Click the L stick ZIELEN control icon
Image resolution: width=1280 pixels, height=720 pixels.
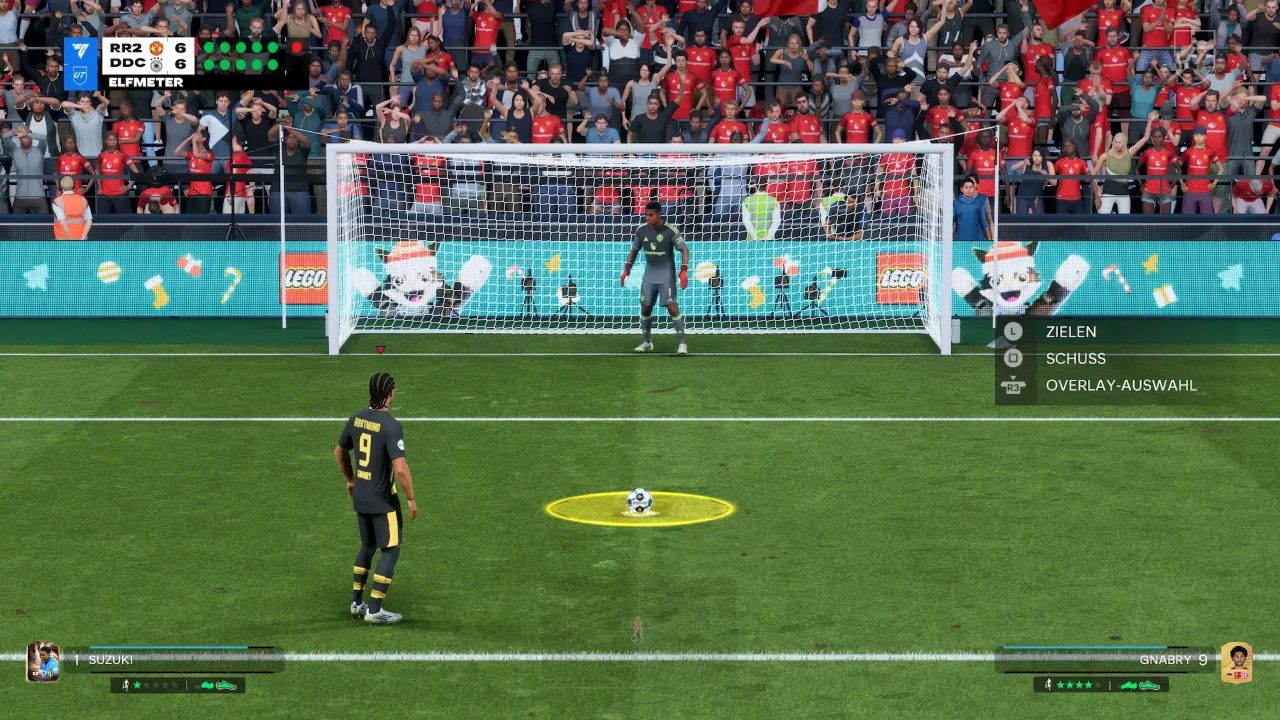pyautogui.click(x=1013, y=331)
